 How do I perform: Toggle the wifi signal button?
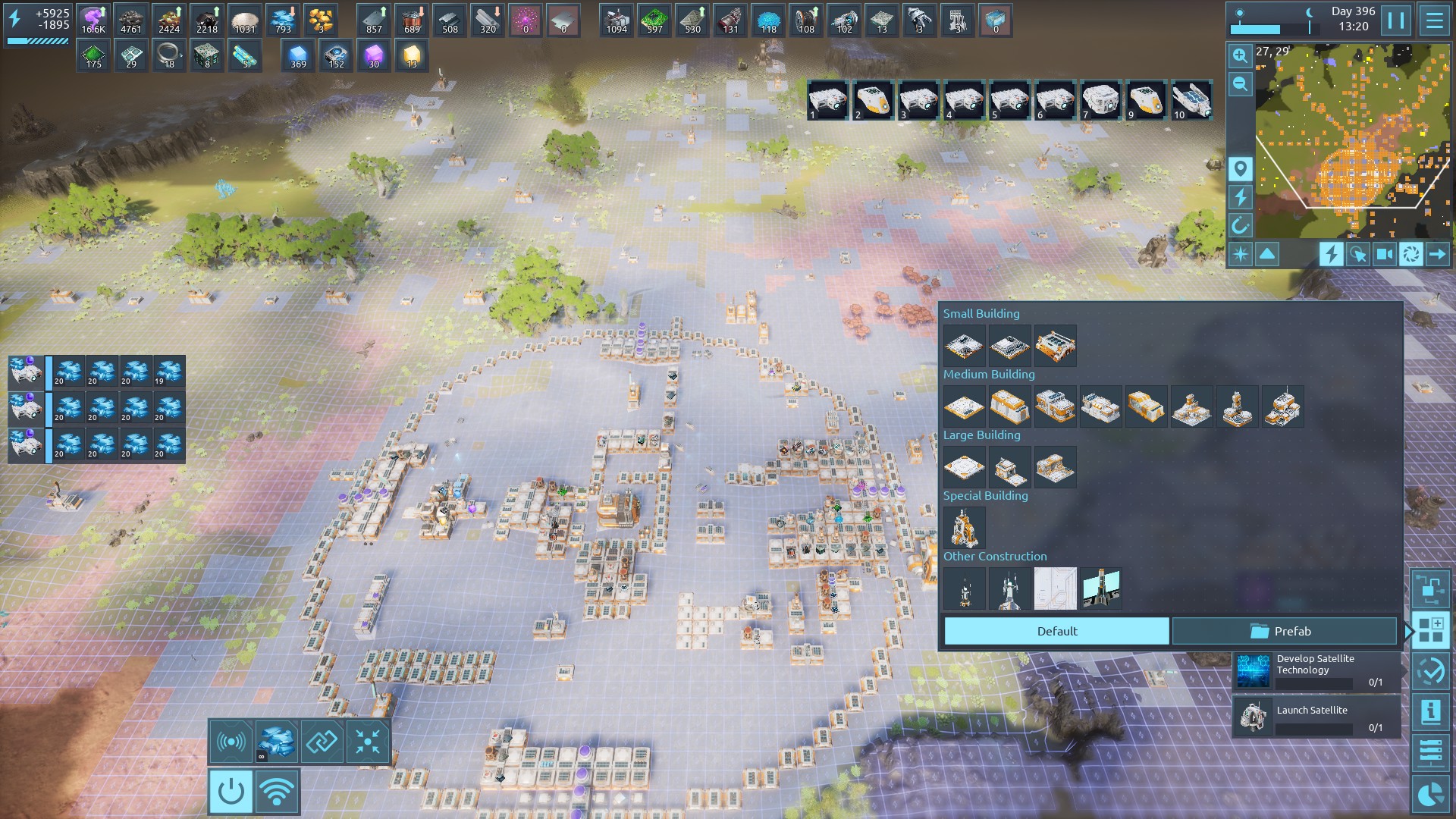[x=277, y=792]
